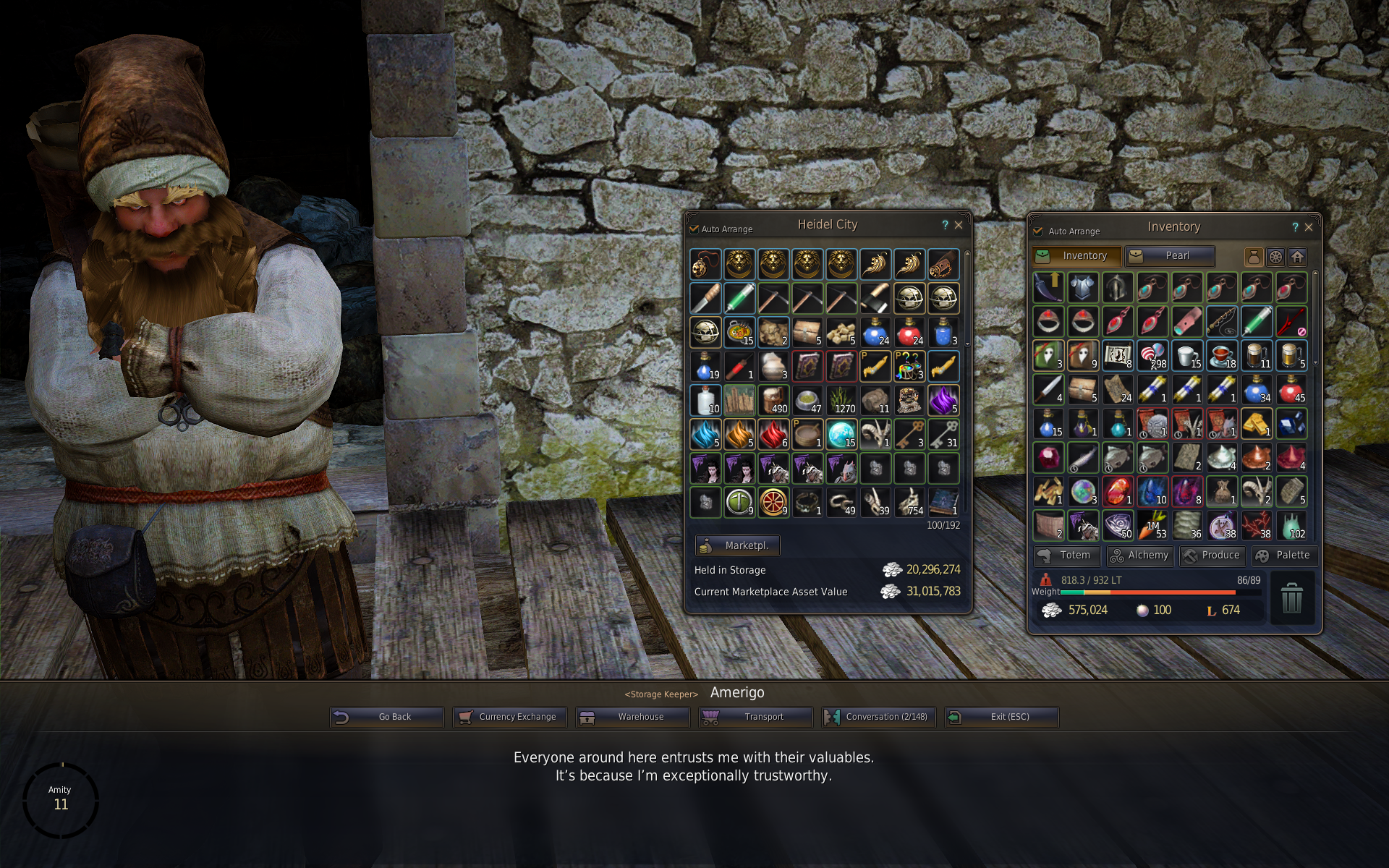Start a Conversation with Amerigo
The height and width of the screenshot is (868, 1389).
click(878, 717)
